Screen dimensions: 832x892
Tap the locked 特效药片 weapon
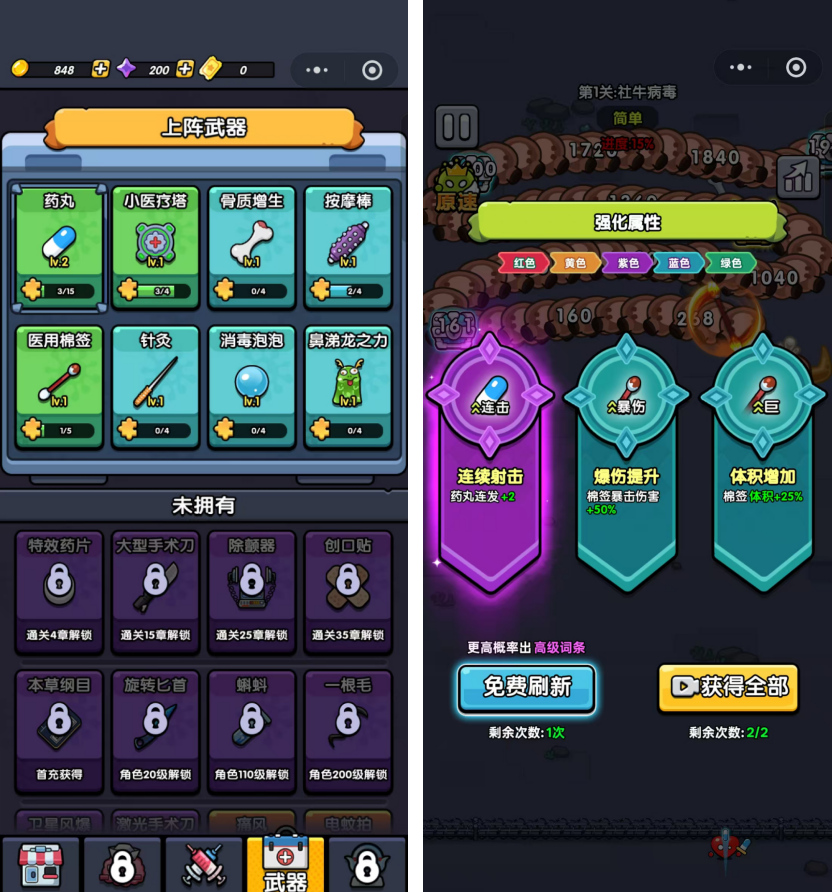[x=59, y=590]
